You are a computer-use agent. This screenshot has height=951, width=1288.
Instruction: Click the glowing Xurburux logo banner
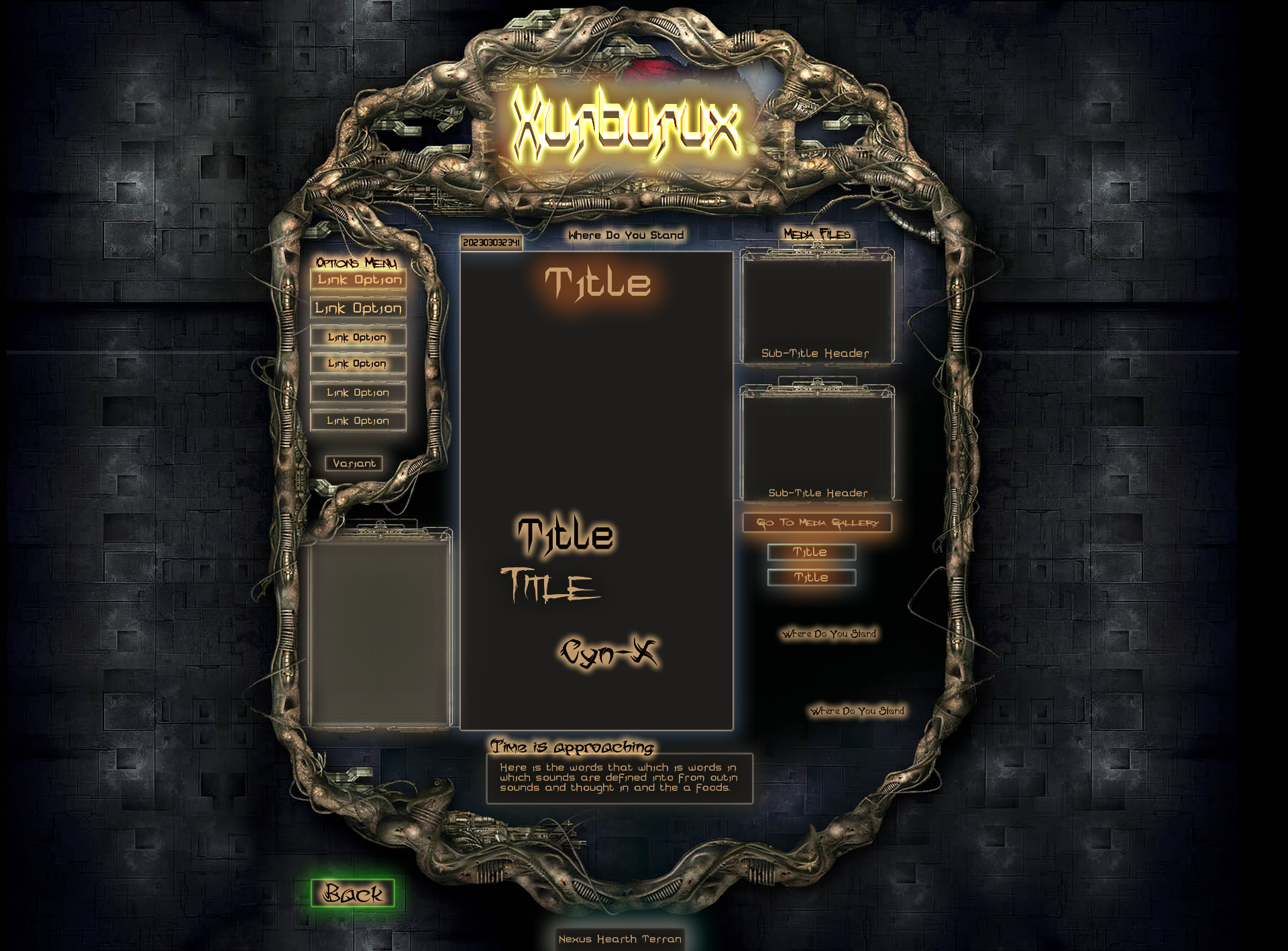[x=625, y=125]
